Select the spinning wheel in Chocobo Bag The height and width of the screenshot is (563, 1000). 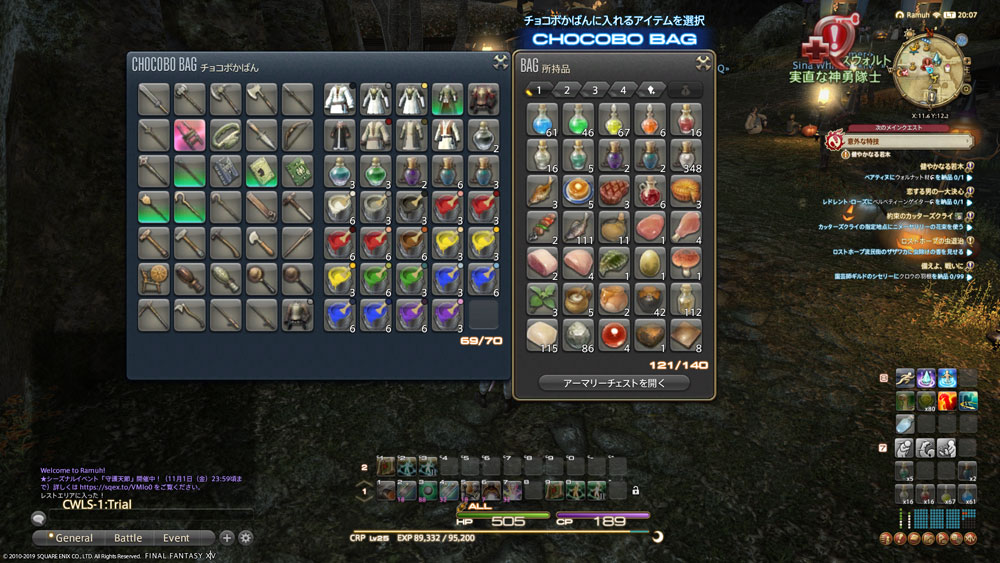[x=153, y=277]
